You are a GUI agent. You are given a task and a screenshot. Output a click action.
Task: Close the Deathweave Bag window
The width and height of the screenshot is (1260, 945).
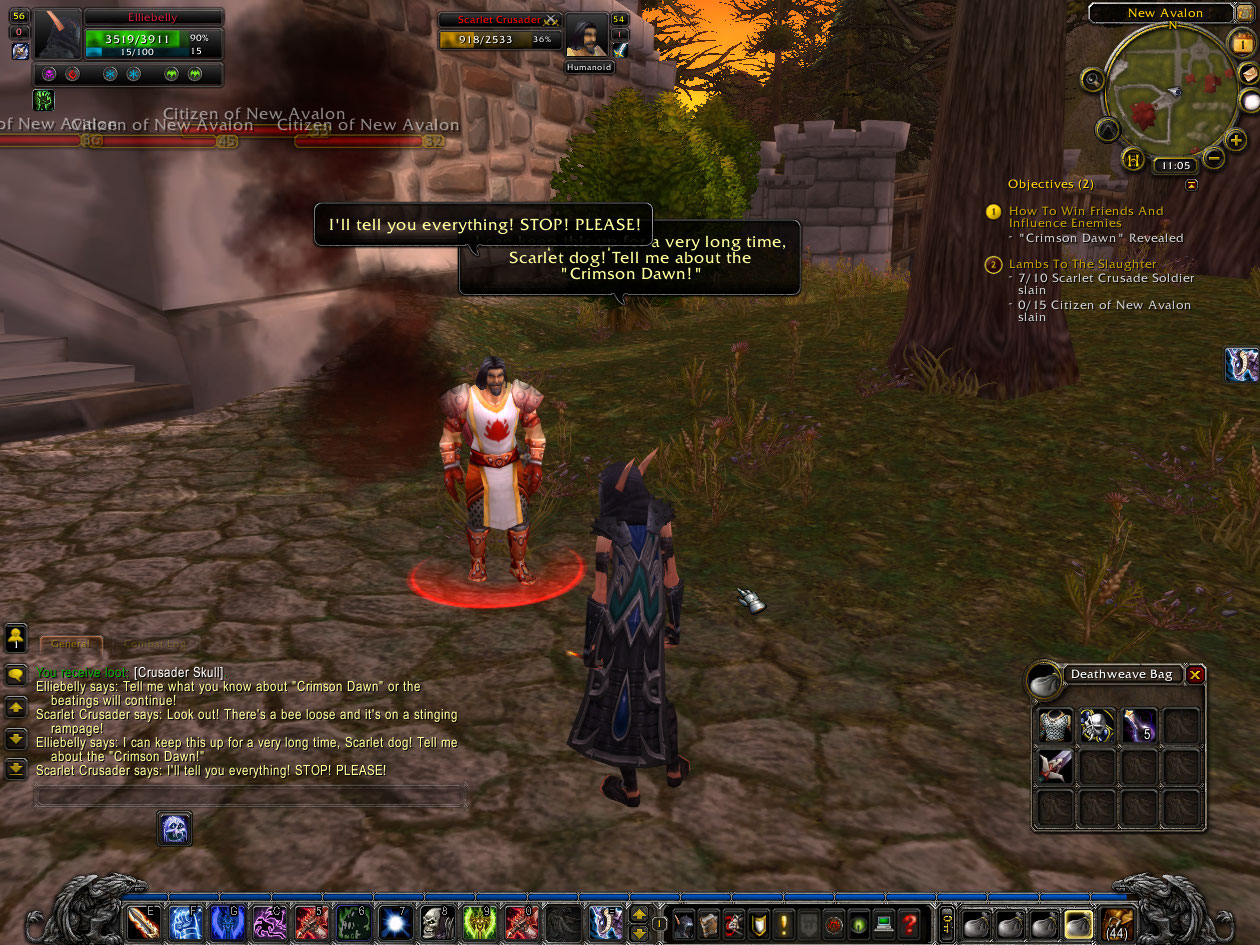pos(1195,675)
